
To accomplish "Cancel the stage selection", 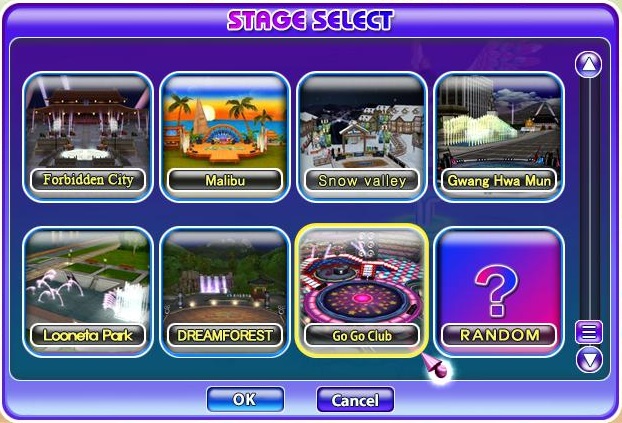I will pos(355,400).
